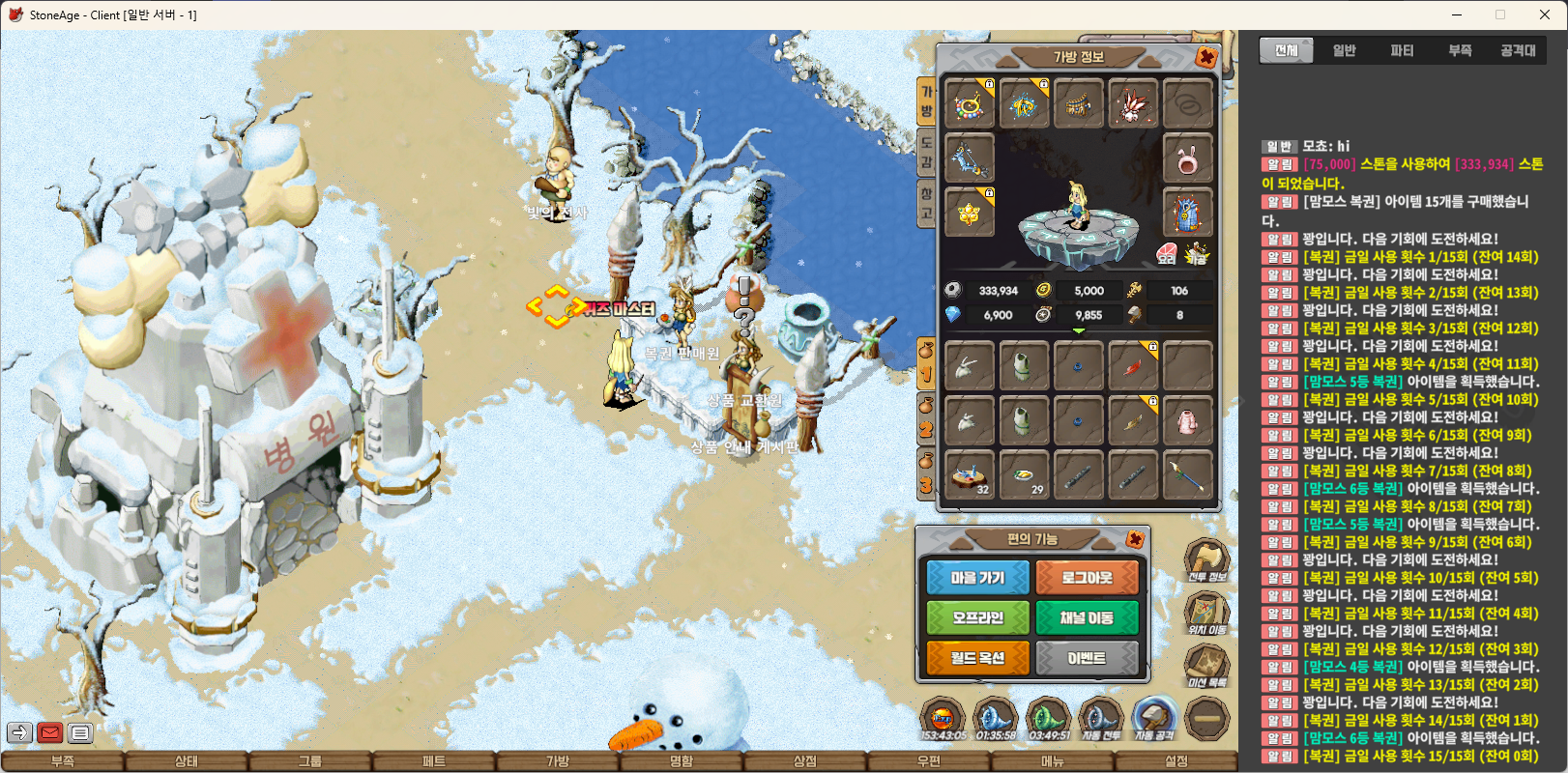Image resolution: width=1568 pixels, height=773 pixels.
Task: Toggle the 자동 전투 auto battle icon
Action: pos(1100,719)
